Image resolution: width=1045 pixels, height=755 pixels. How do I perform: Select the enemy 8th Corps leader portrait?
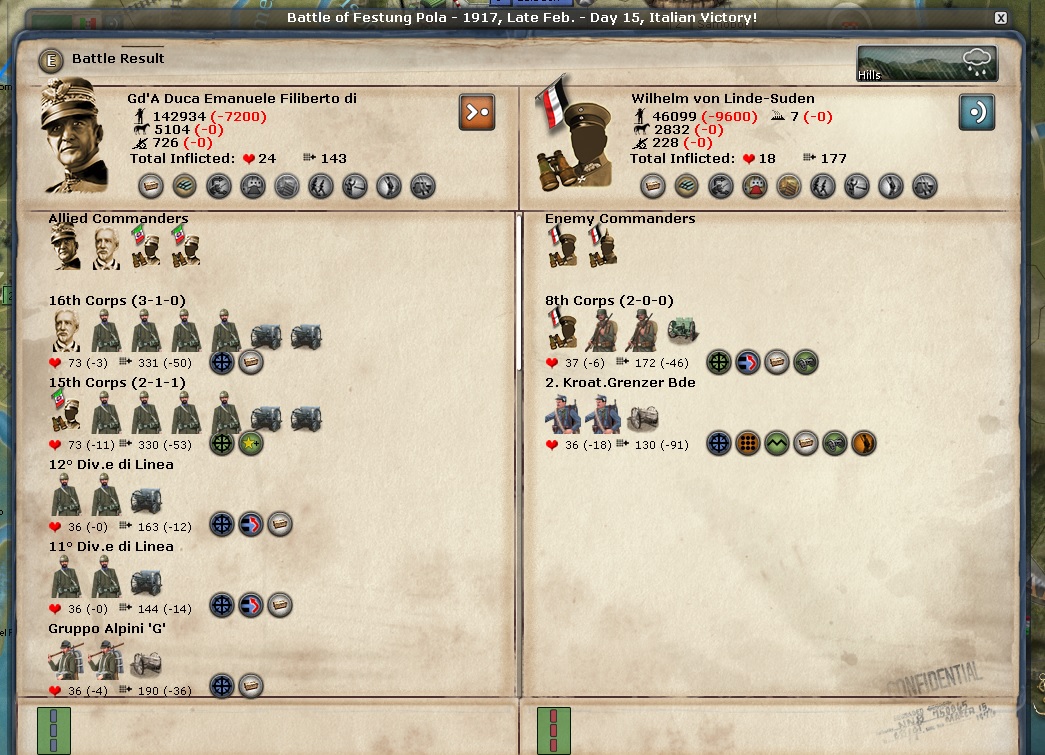(562, 330)
